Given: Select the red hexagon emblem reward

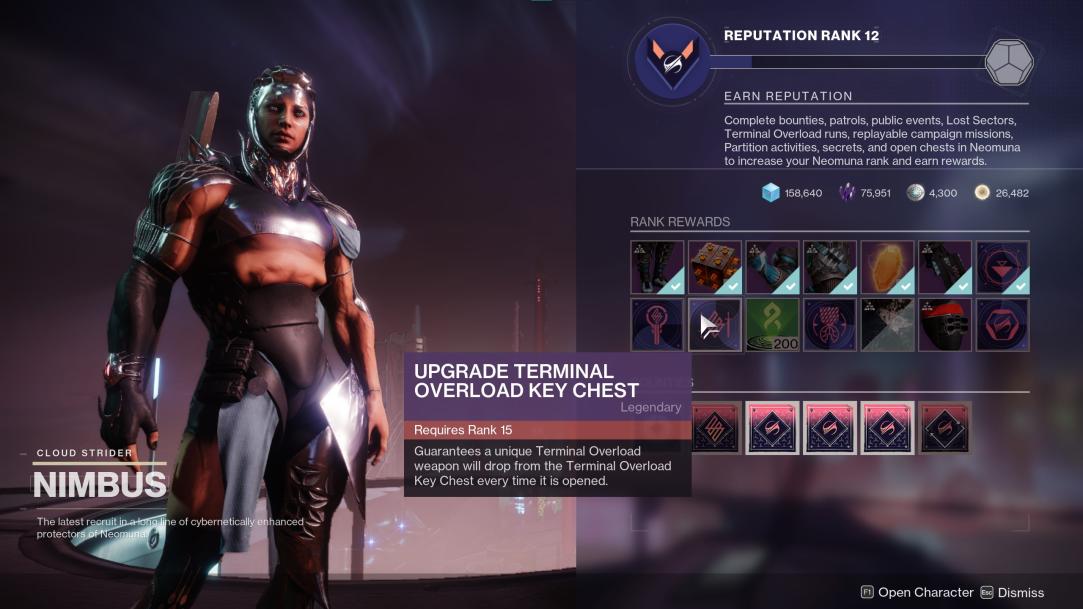Looking at the screenshot, I should [x=1002, y=325].
